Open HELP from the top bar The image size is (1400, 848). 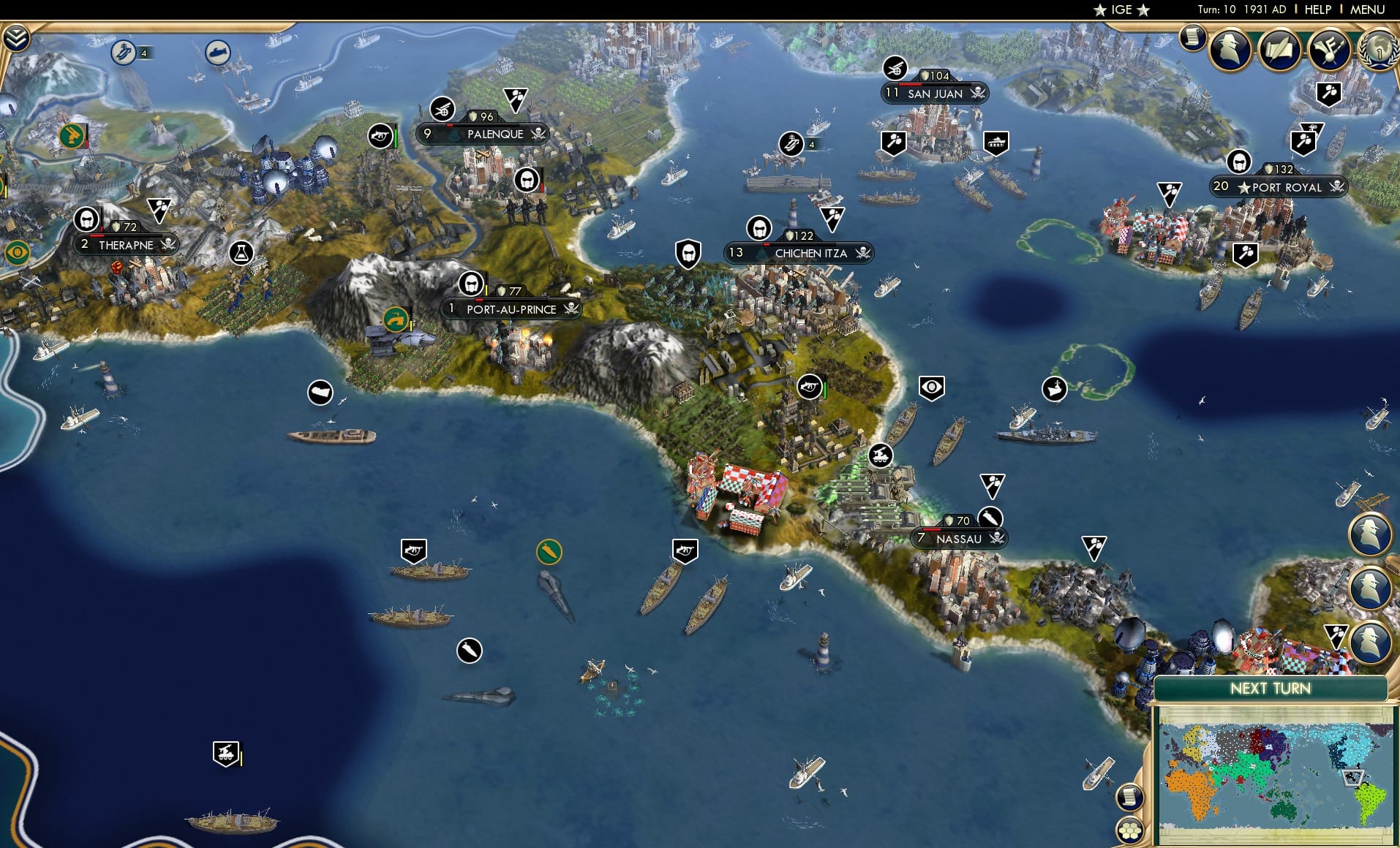(x=1316, y=10)
